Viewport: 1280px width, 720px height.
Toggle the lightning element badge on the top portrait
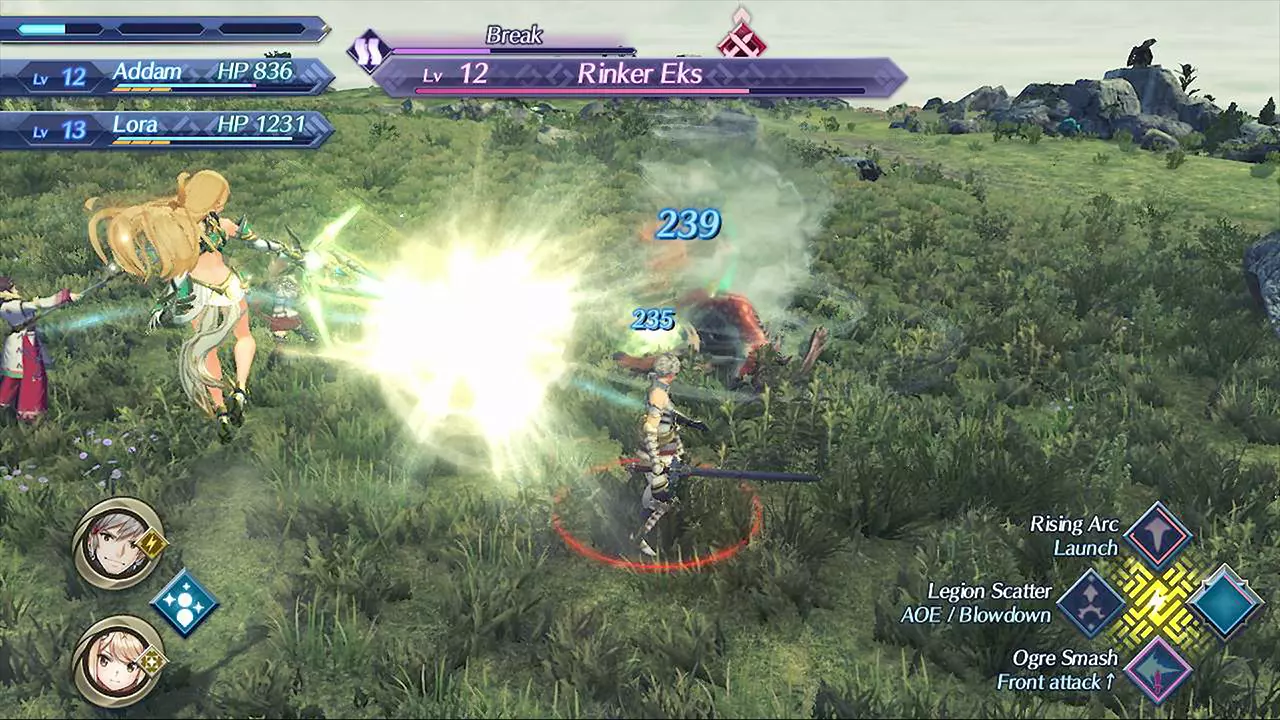pyautogui.click(x=150, y=543)
